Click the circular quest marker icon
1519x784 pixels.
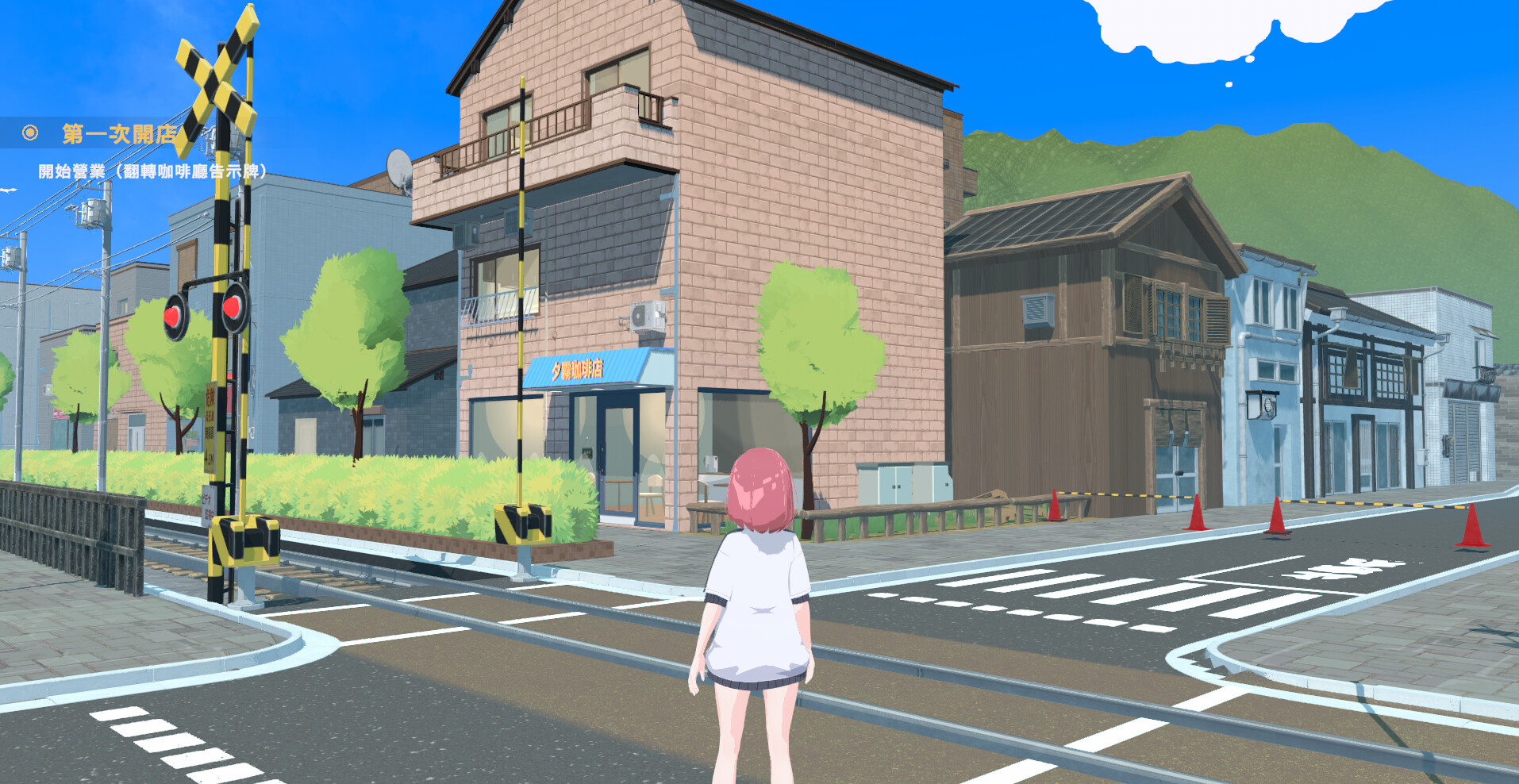pyautogui.click(x=30, y=133)
